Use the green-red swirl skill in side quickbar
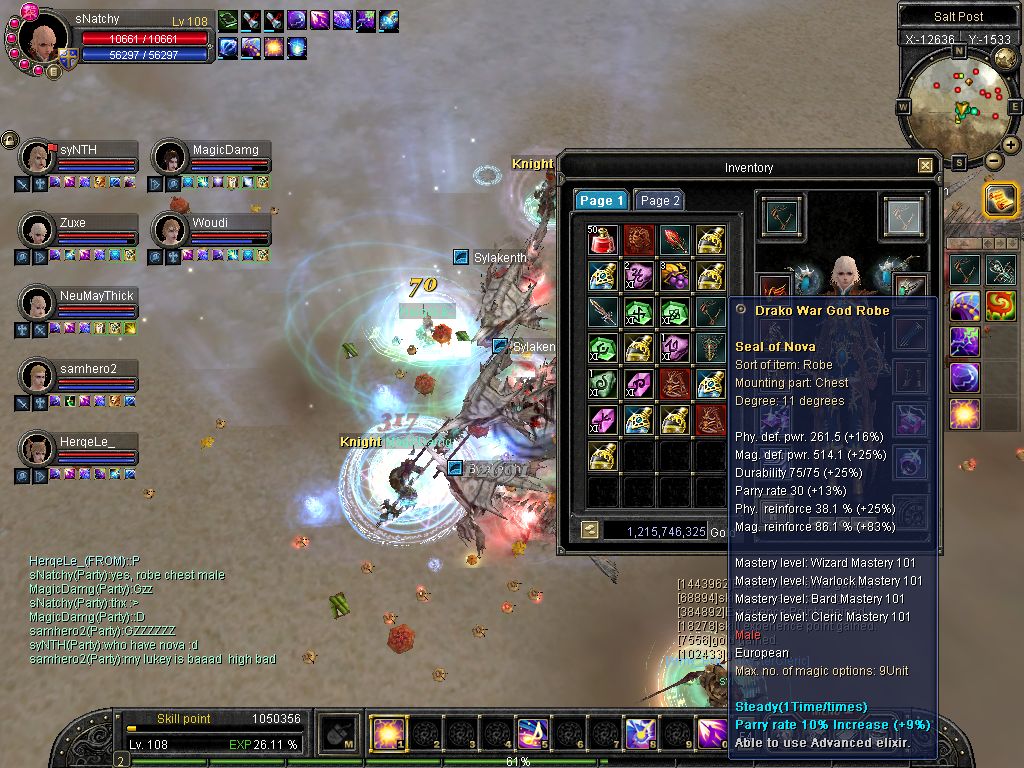1024x768 pixels. click(1000, 305)
